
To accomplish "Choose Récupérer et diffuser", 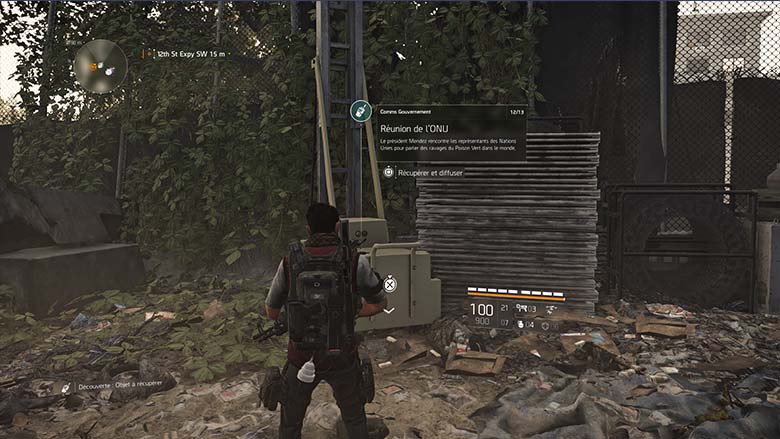I will click(x=424, y=173).
